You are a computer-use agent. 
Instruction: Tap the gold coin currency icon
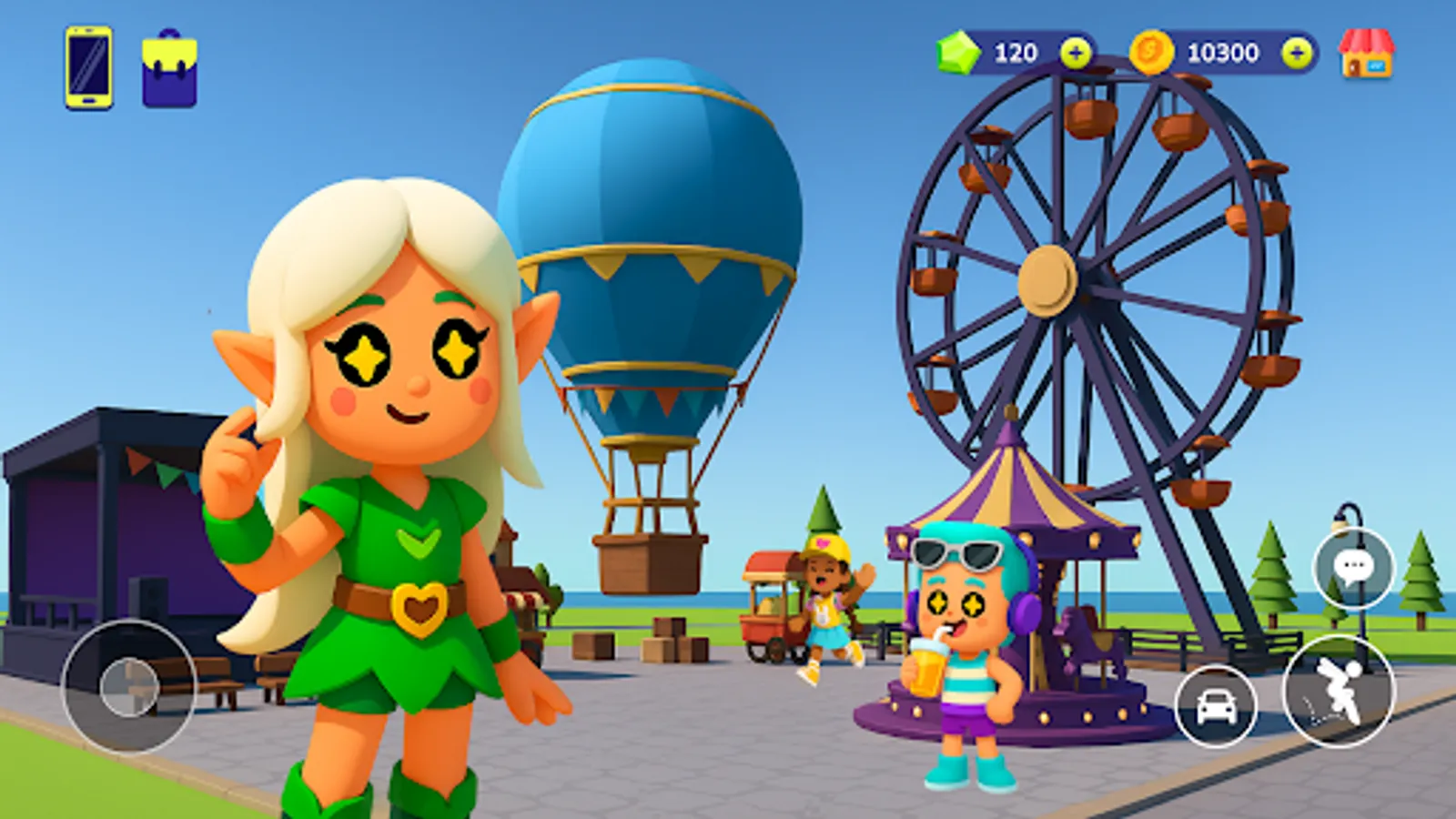[1149, 52]
